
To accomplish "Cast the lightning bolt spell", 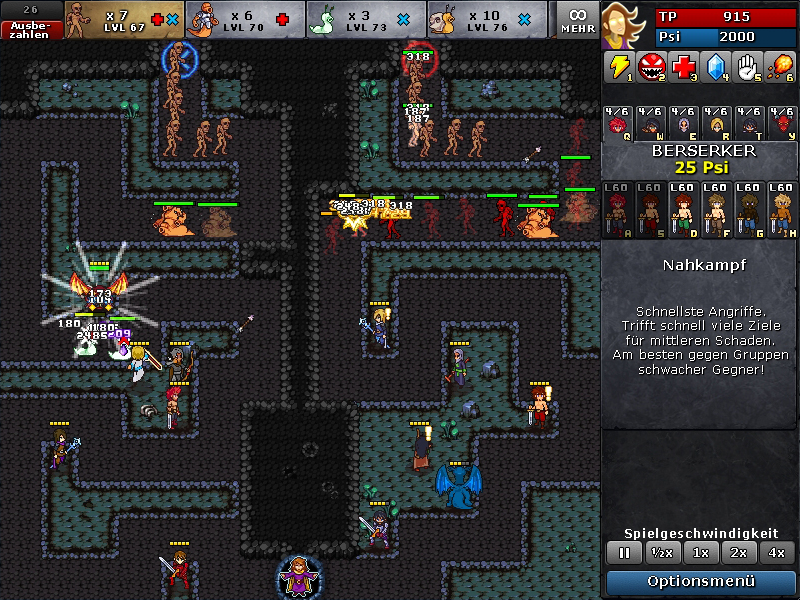I will [x=618, y=67].
